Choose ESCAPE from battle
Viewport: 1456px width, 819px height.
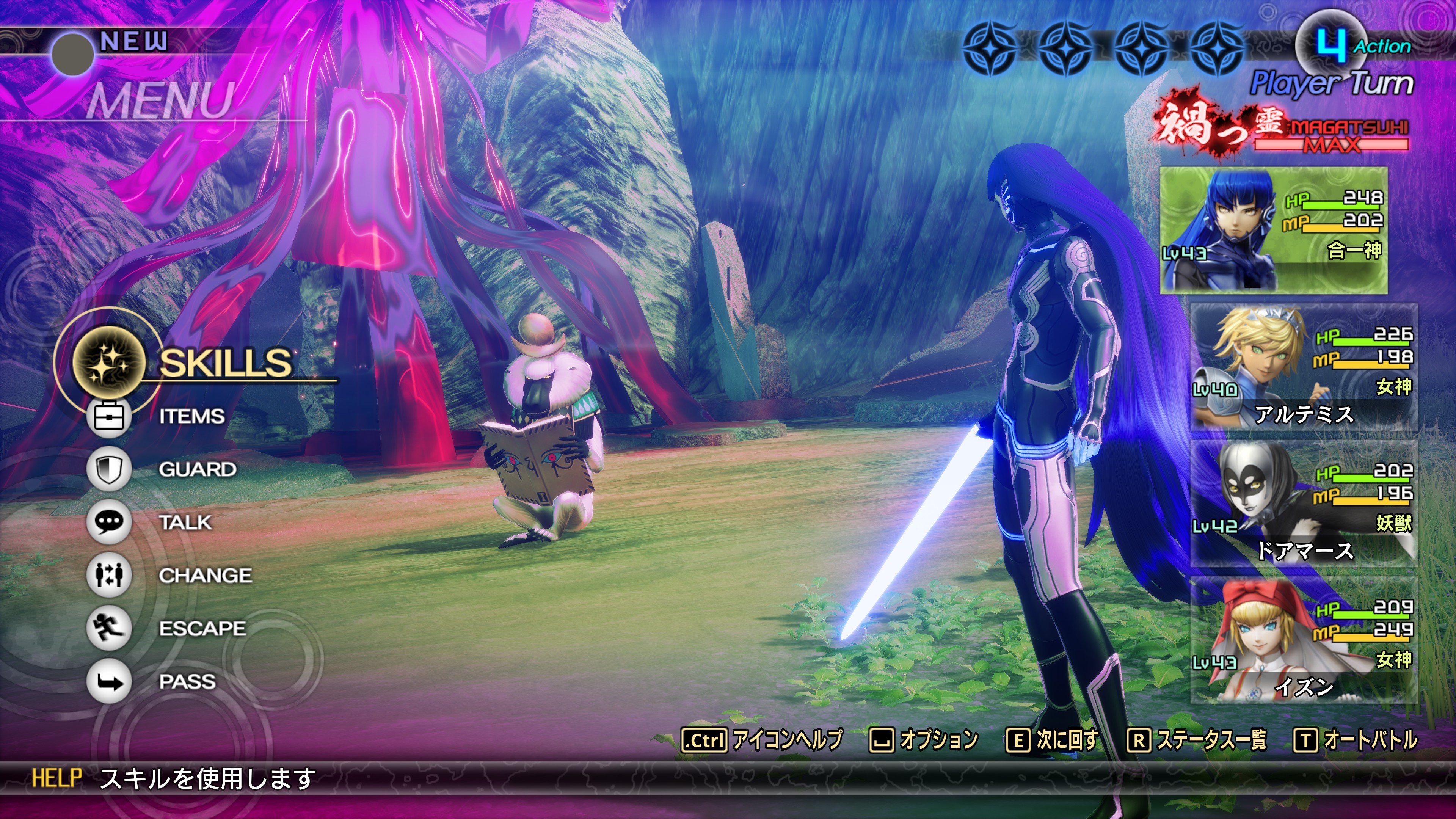202,629
